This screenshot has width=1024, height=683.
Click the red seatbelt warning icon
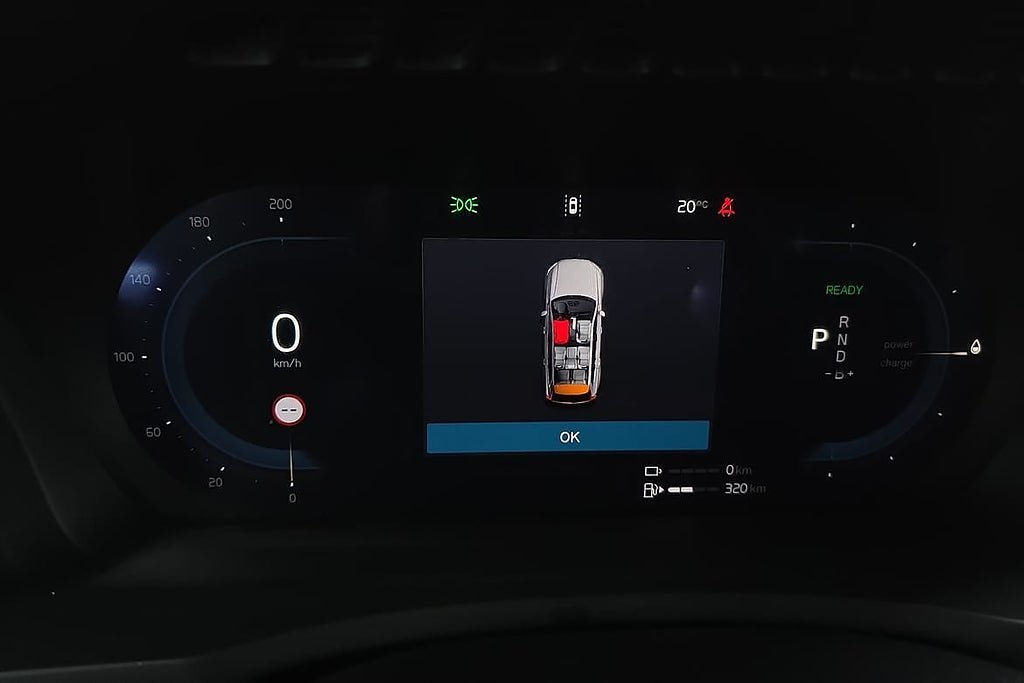click(726, 207)
